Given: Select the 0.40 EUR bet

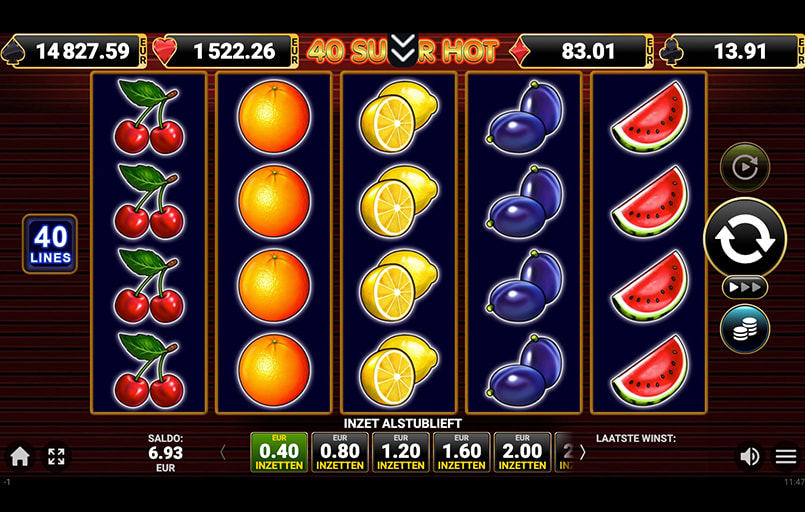Looking at the screenshot, I should tap(279, 452).
